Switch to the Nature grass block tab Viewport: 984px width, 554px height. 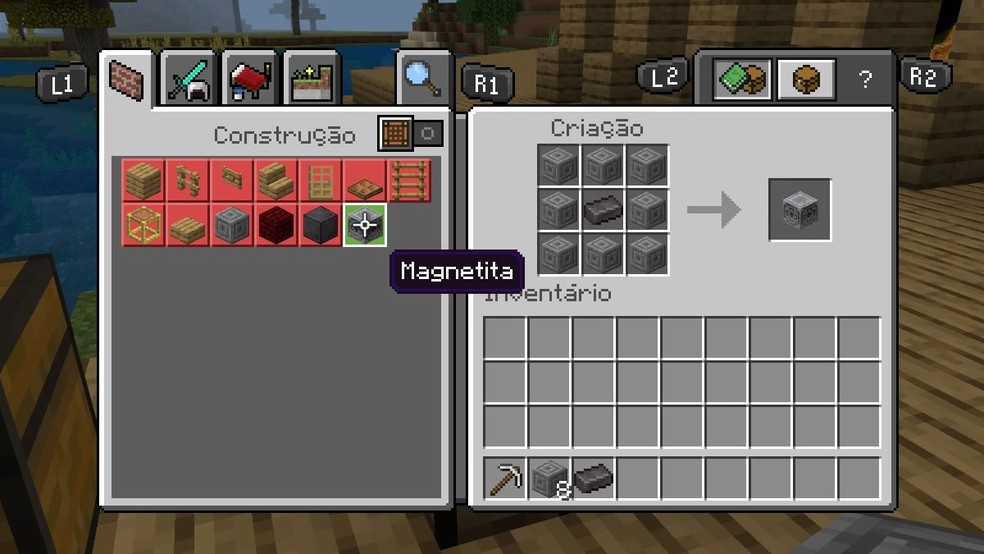[311, 79]
